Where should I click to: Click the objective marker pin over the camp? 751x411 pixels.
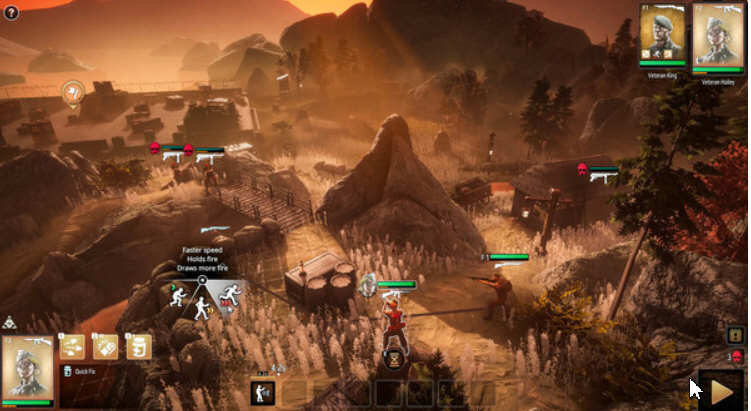click(72, 94)
